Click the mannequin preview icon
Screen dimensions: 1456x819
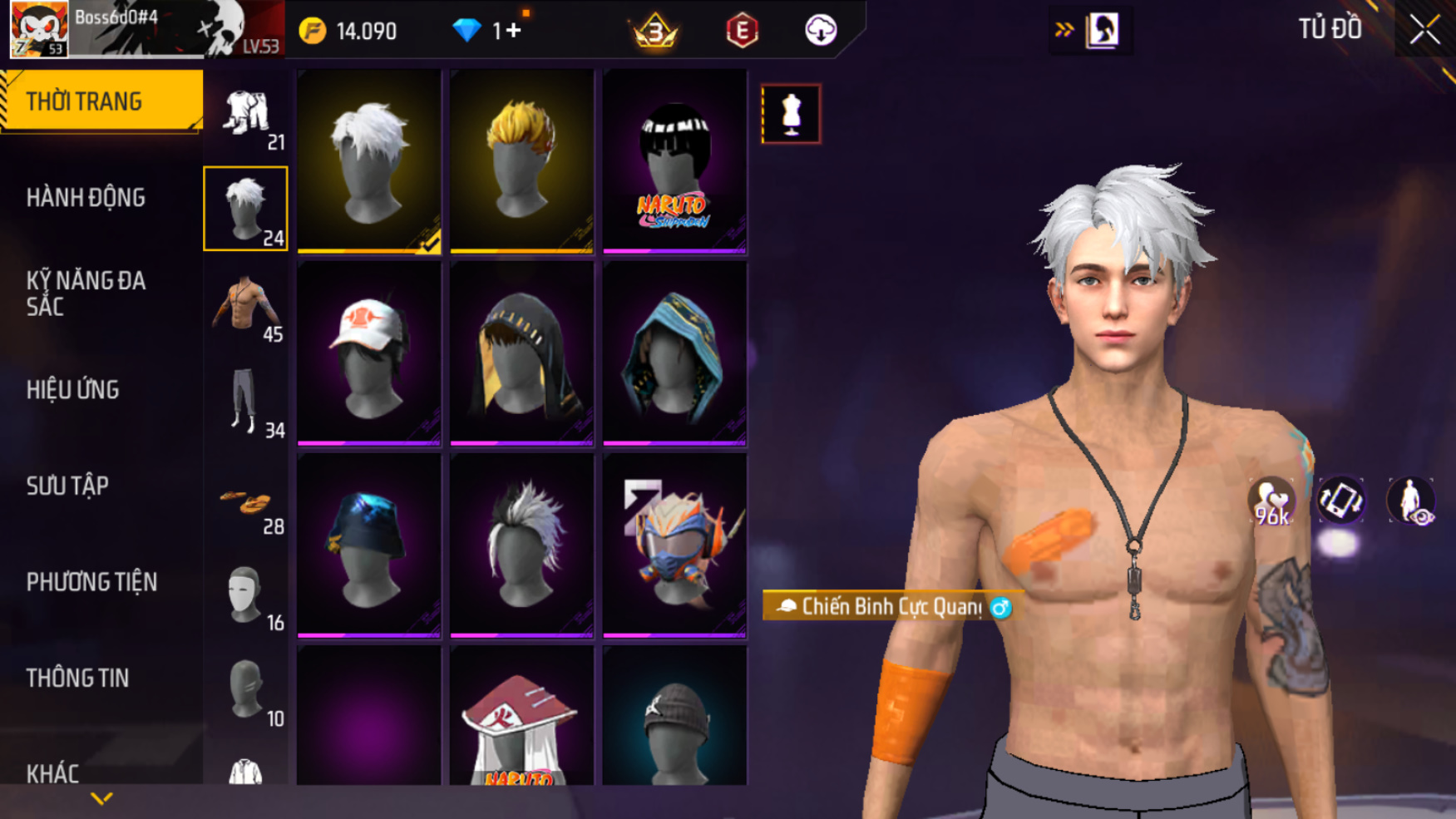coord(791,114)
